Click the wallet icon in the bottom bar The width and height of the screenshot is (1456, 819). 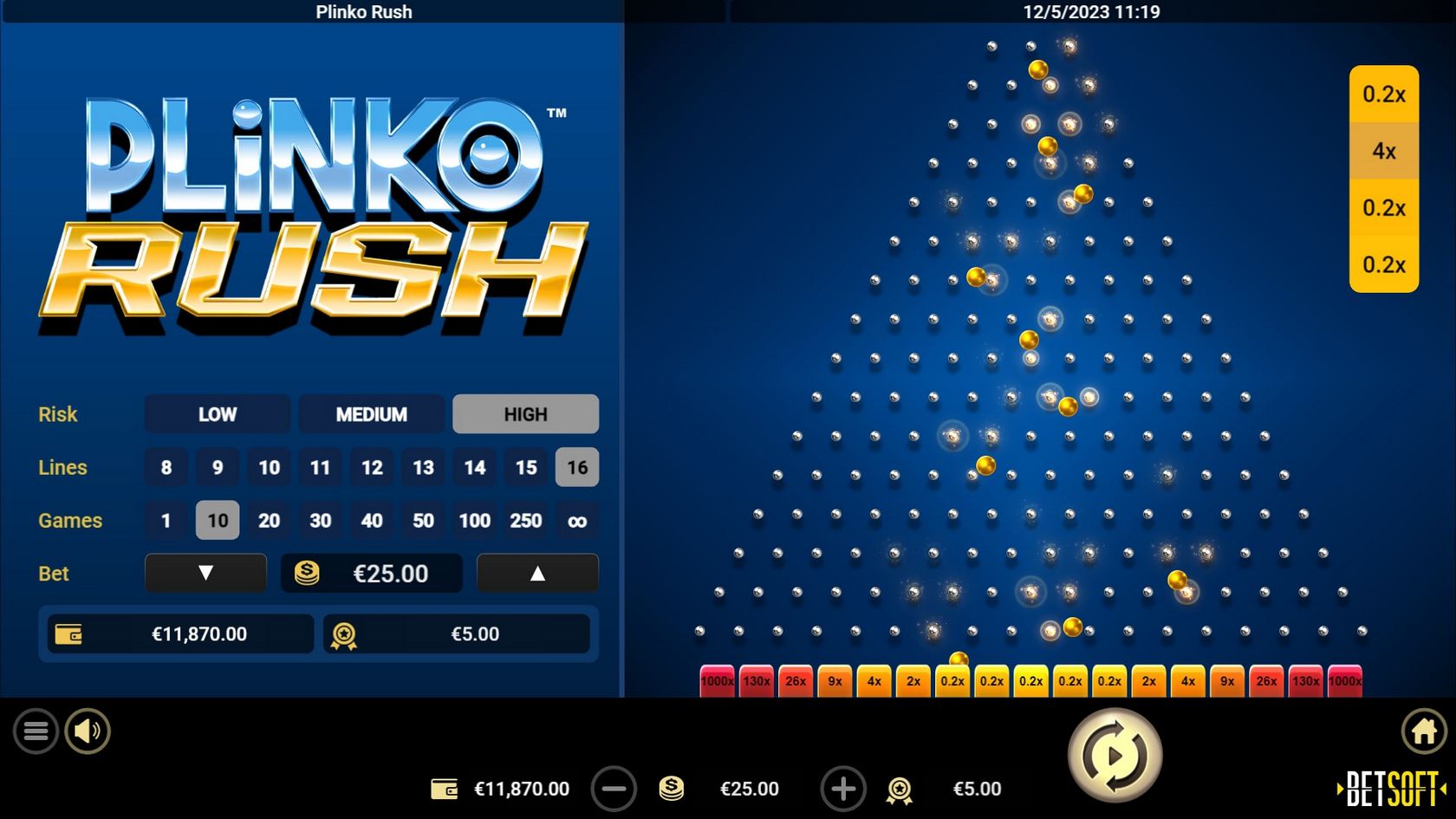click(445, 789)
